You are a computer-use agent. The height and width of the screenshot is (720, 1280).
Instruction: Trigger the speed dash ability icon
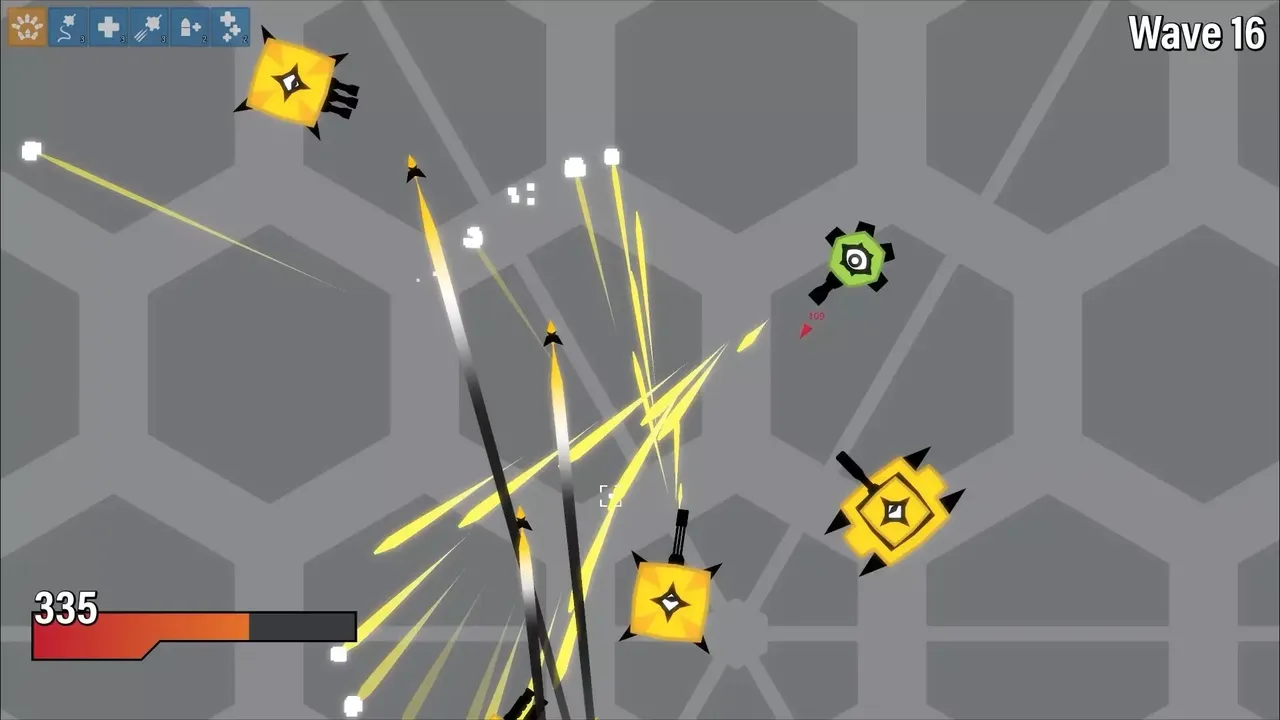(147, 25)
